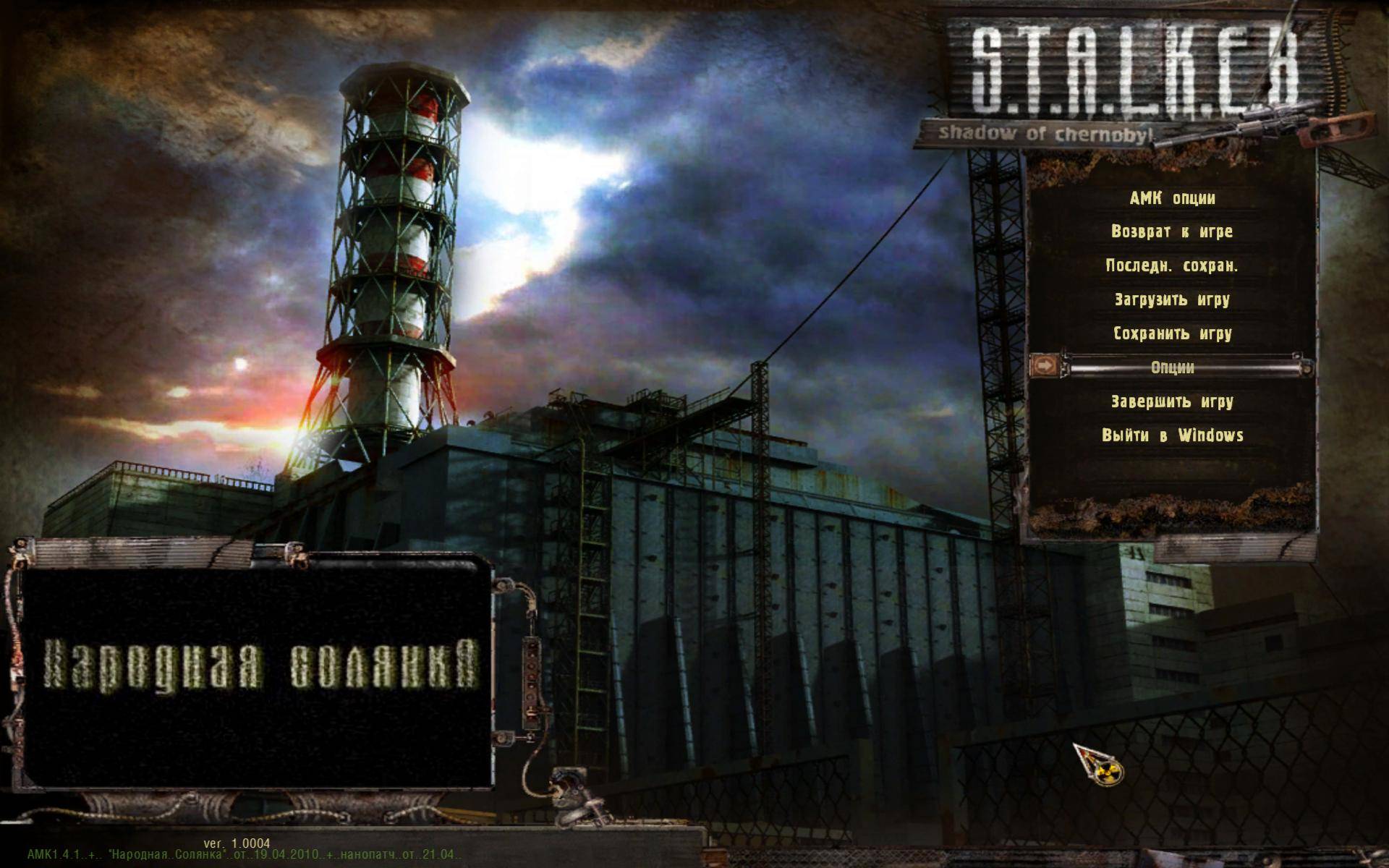The height and width of the screenshot is (868, 1389).
Task: Choose Выйти в Windows to quit
Action: [x=1172, y=435]
